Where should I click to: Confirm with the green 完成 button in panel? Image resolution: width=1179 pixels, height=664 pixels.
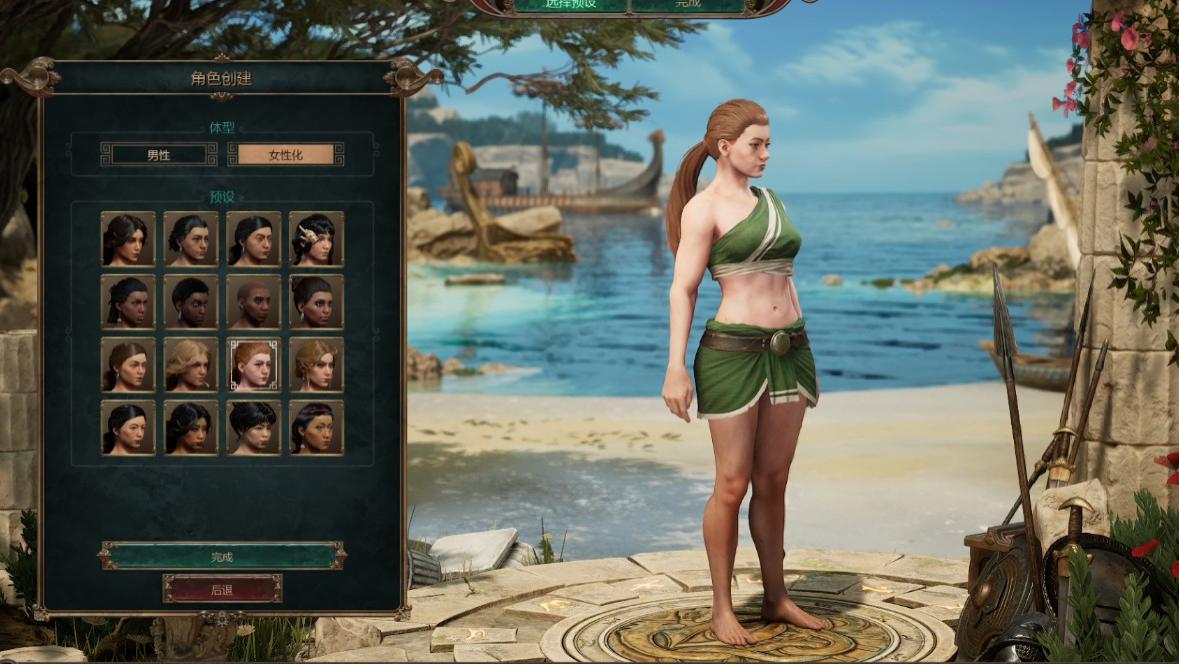222,556
